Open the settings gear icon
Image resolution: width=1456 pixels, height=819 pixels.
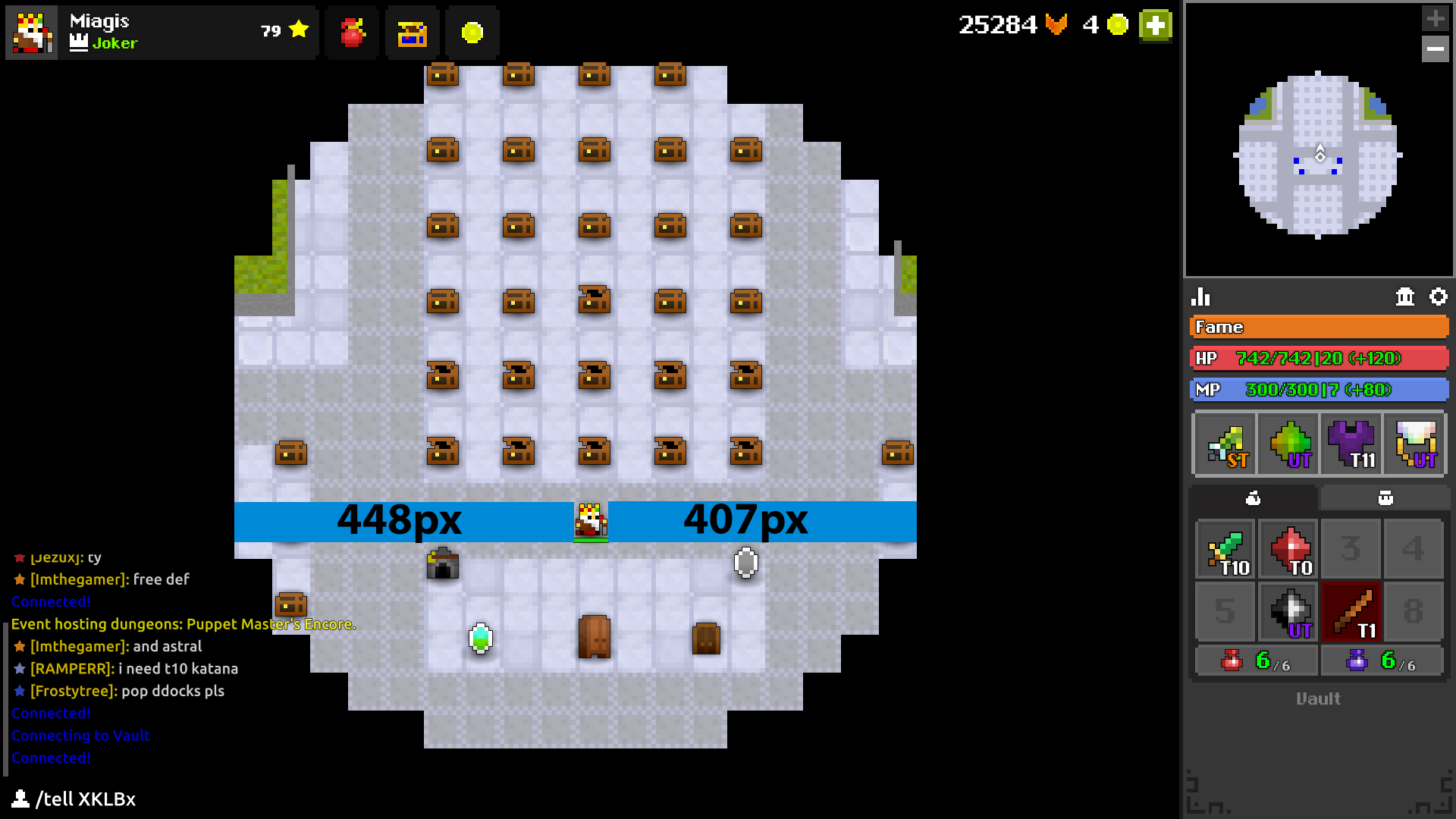(1439, 297)
